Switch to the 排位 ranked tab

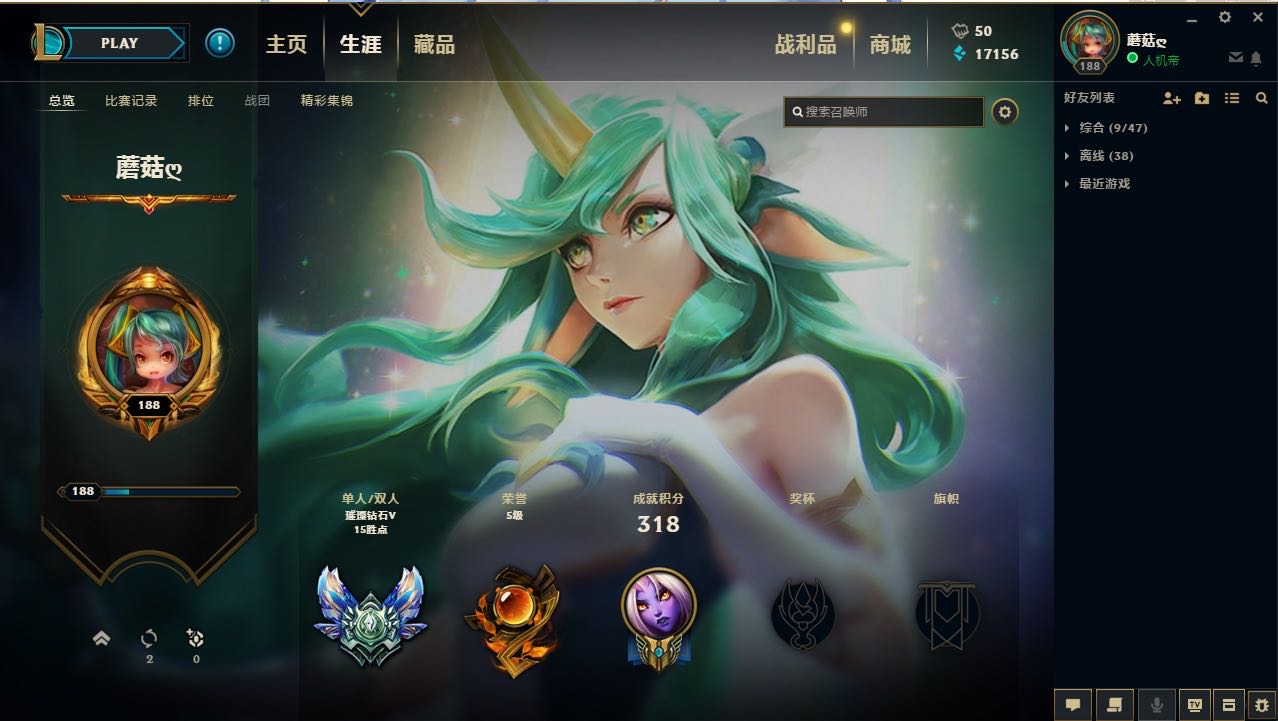point(201,101)
